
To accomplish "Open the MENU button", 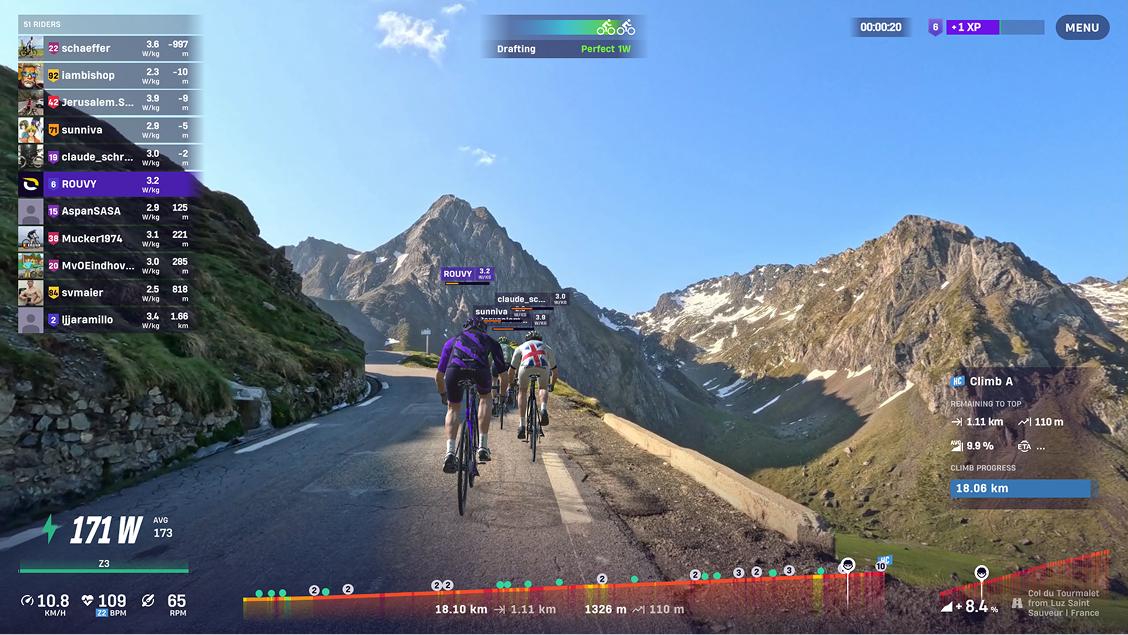I will pyautogui.click(x=1082, y=28).
